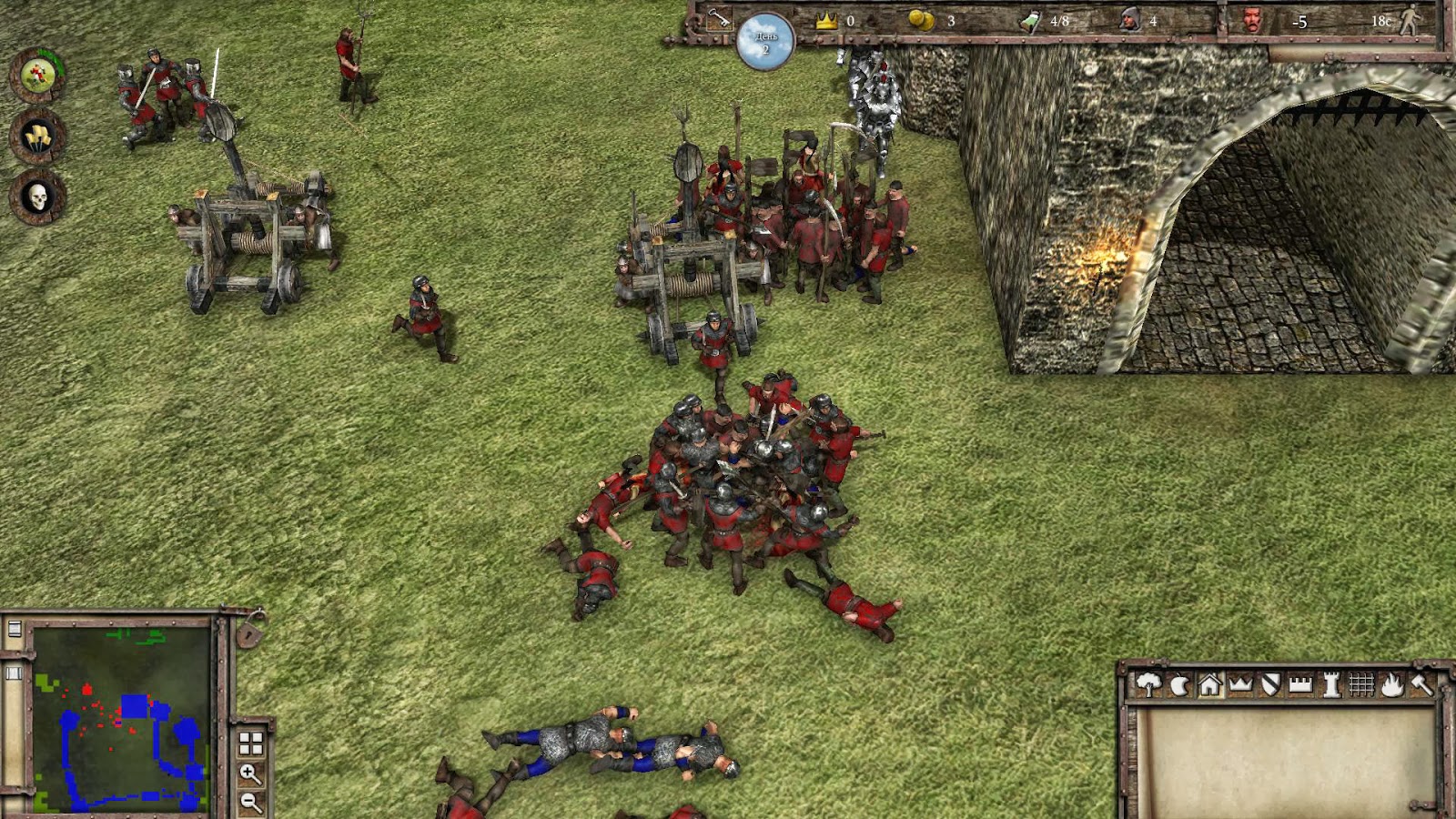The image size is (1456, 819).
Task: Select the round wheat sheaf button
Action: coord(37,136)
